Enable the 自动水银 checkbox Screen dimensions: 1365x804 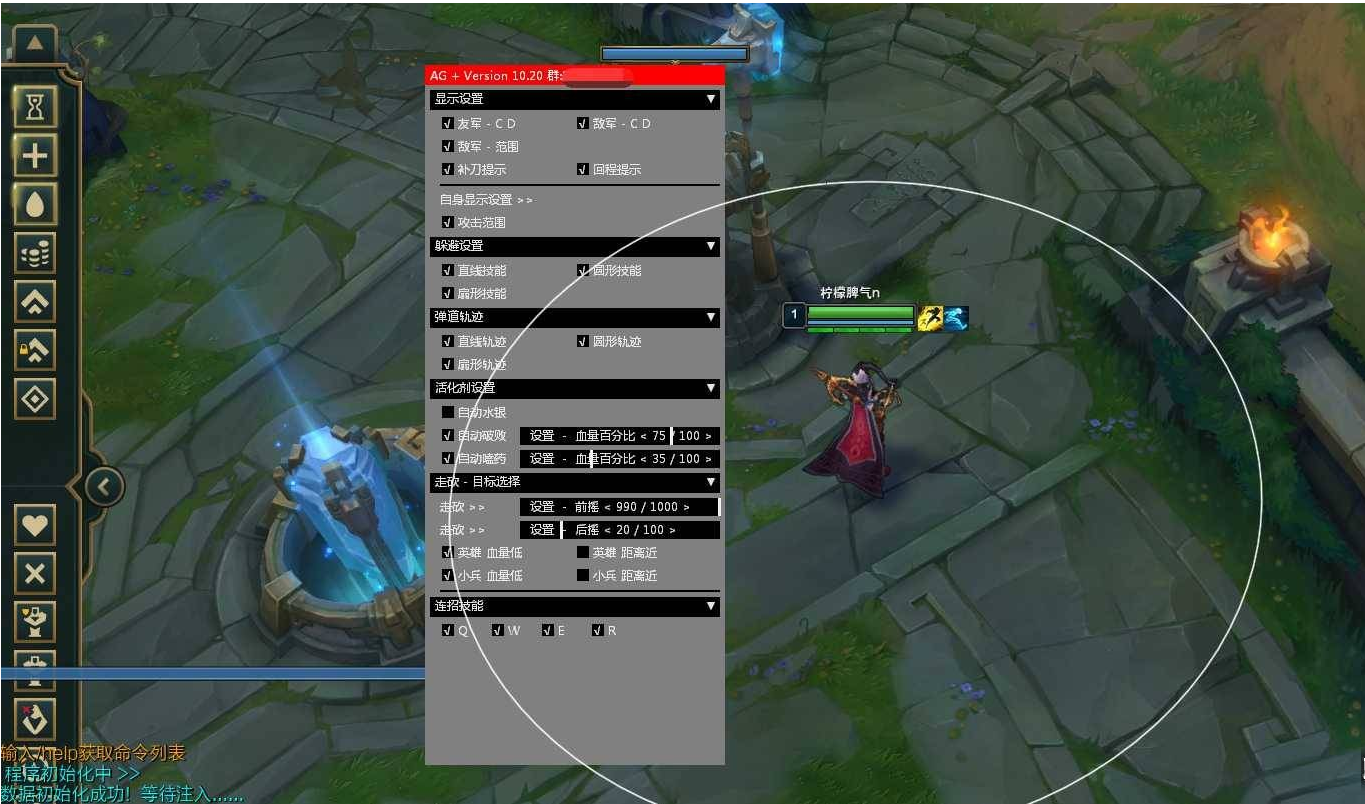448,411
